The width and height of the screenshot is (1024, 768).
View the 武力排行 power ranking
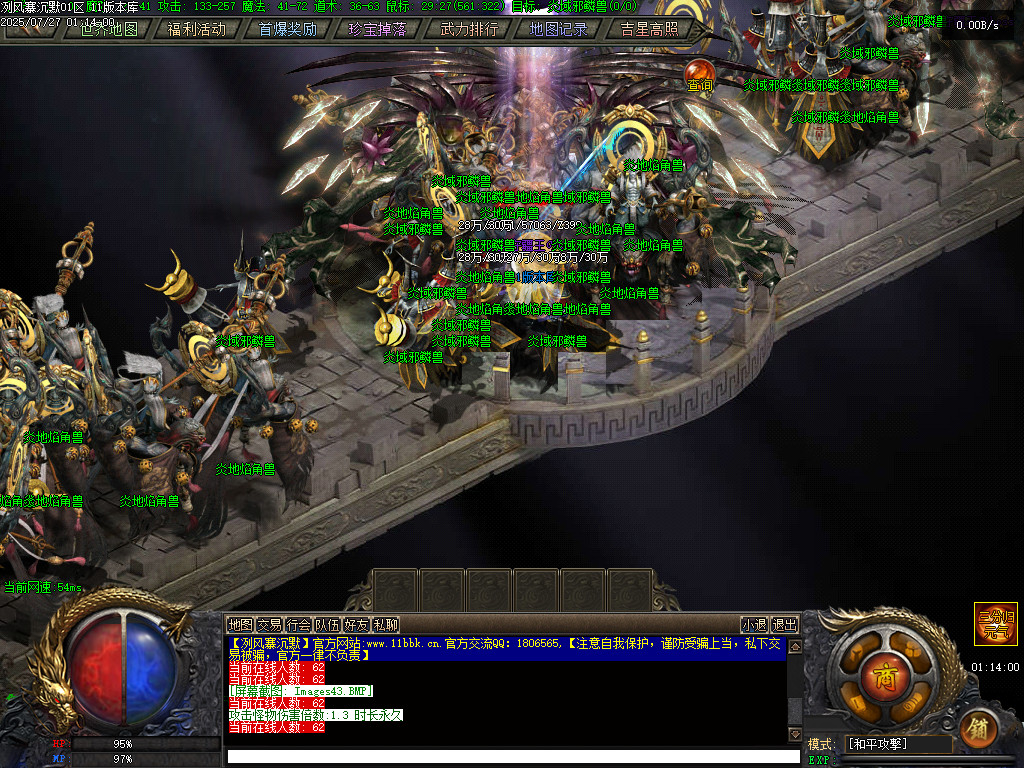click(x=469, y=29)
